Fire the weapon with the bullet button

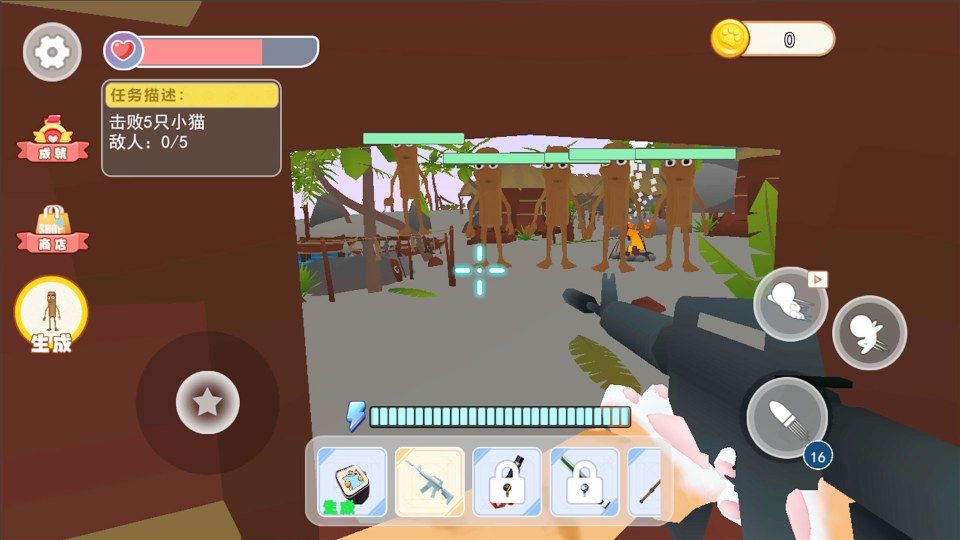coord(787,417)
